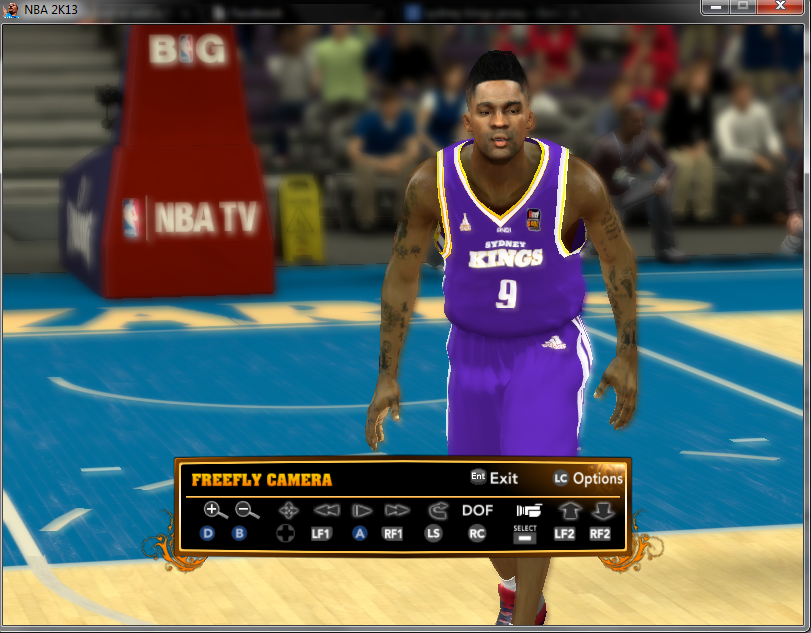This screenshot has height=633, width=811.
Task: Close the NBA 2K13 window
Action: [780, 7]
